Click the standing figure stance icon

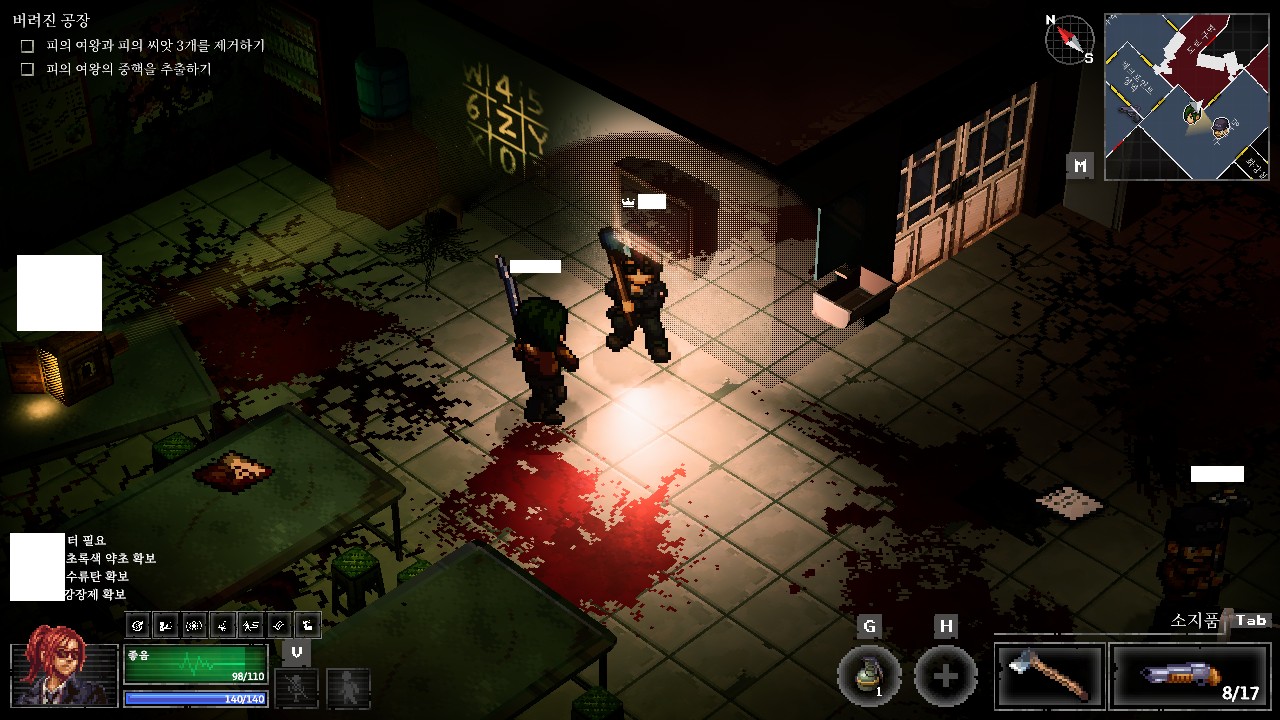tap(348, 688)
